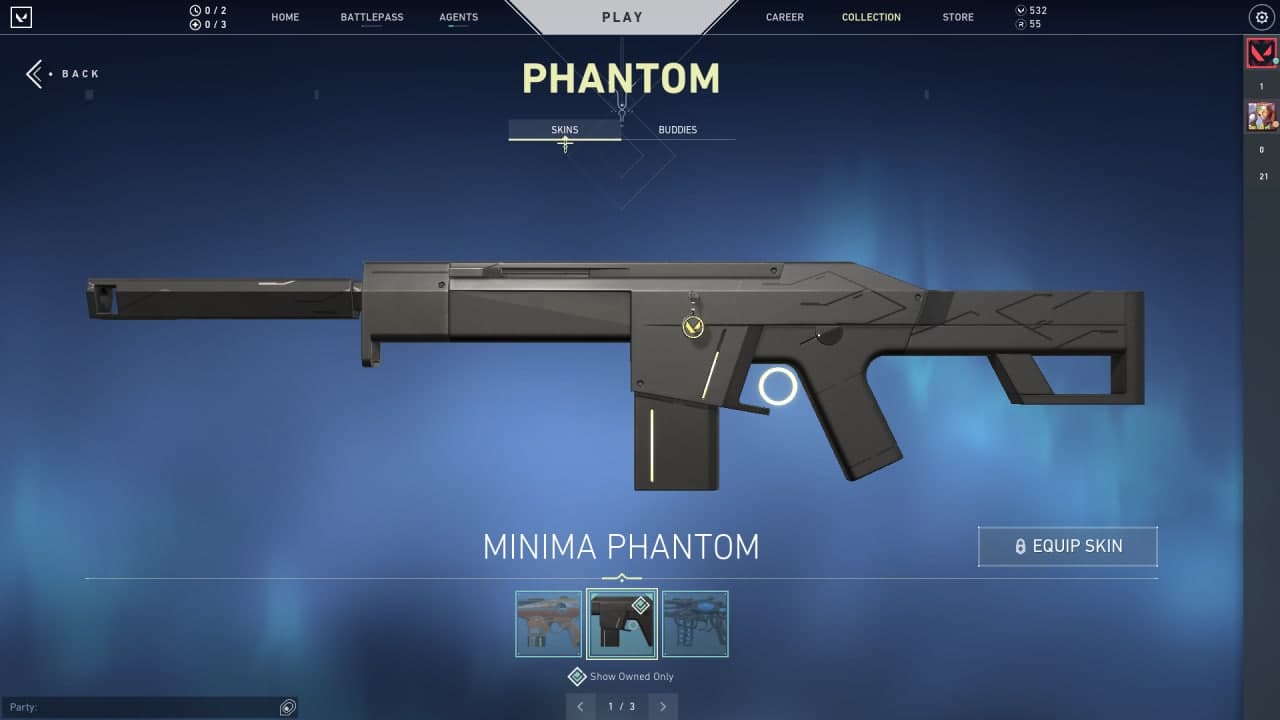Screen dimensions: 1280x720
Task: Go to next skins page with right arrow
Action: pyautogui.click(x=662, y=706)
